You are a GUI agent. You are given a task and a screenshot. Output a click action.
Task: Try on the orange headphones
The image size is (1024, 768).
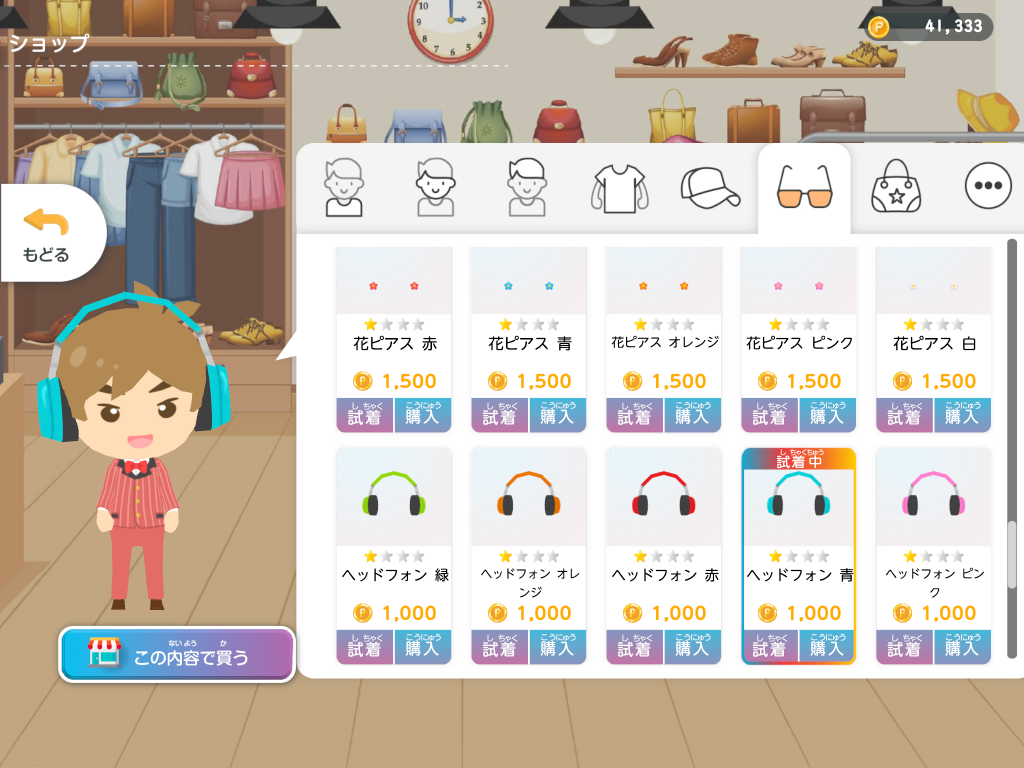[x=500, y=647]
